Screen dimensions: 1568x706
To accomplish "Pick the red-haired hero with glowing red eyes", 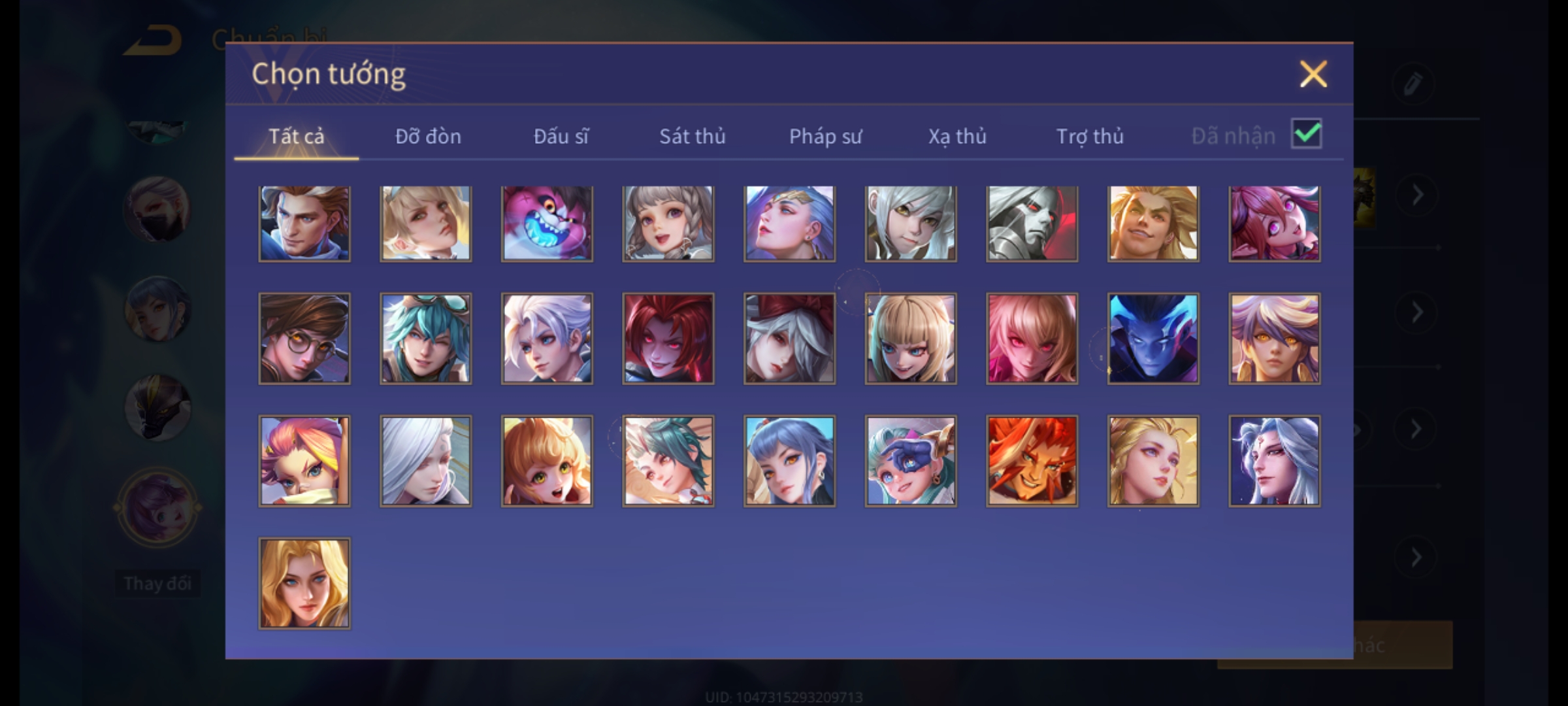I will point(668,338).
